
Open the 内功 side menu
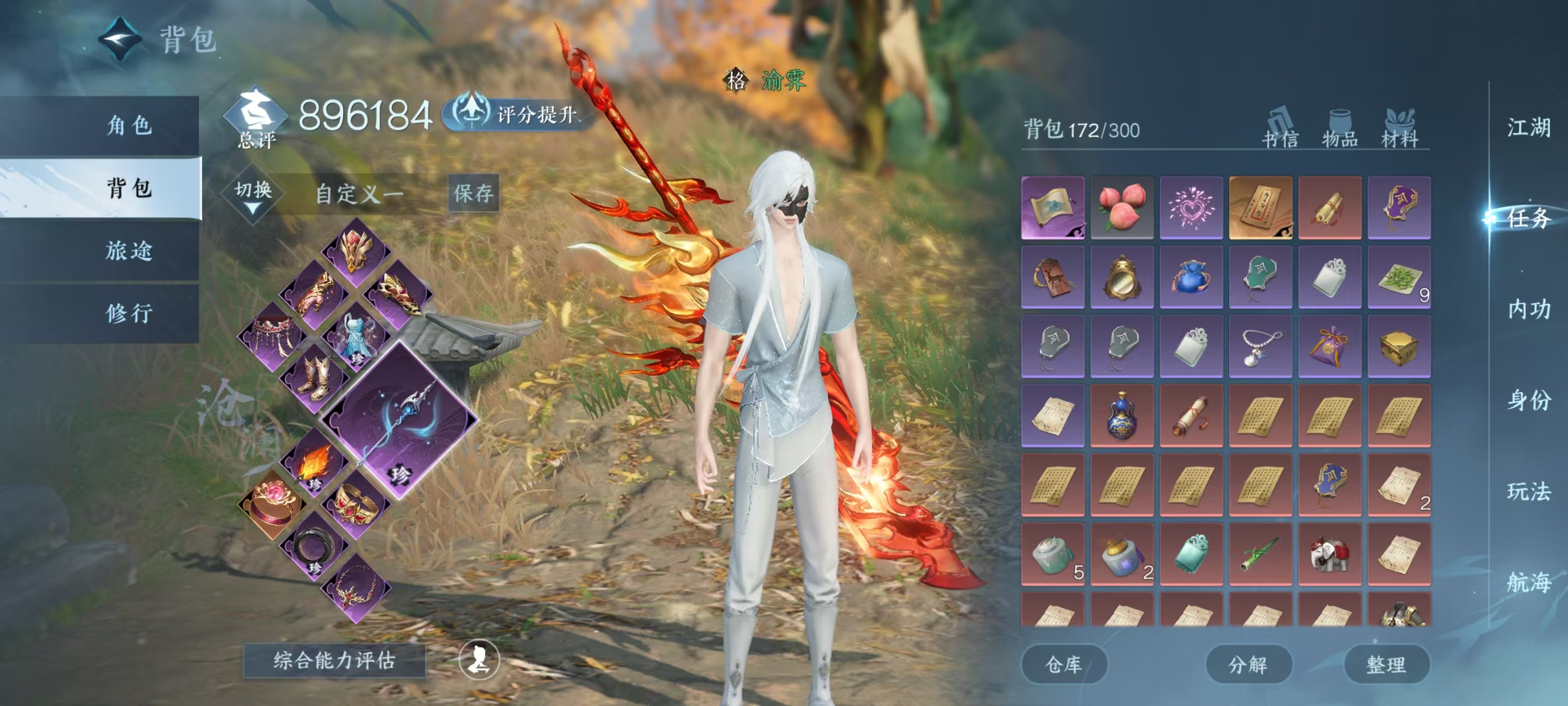click(1528, 309)
